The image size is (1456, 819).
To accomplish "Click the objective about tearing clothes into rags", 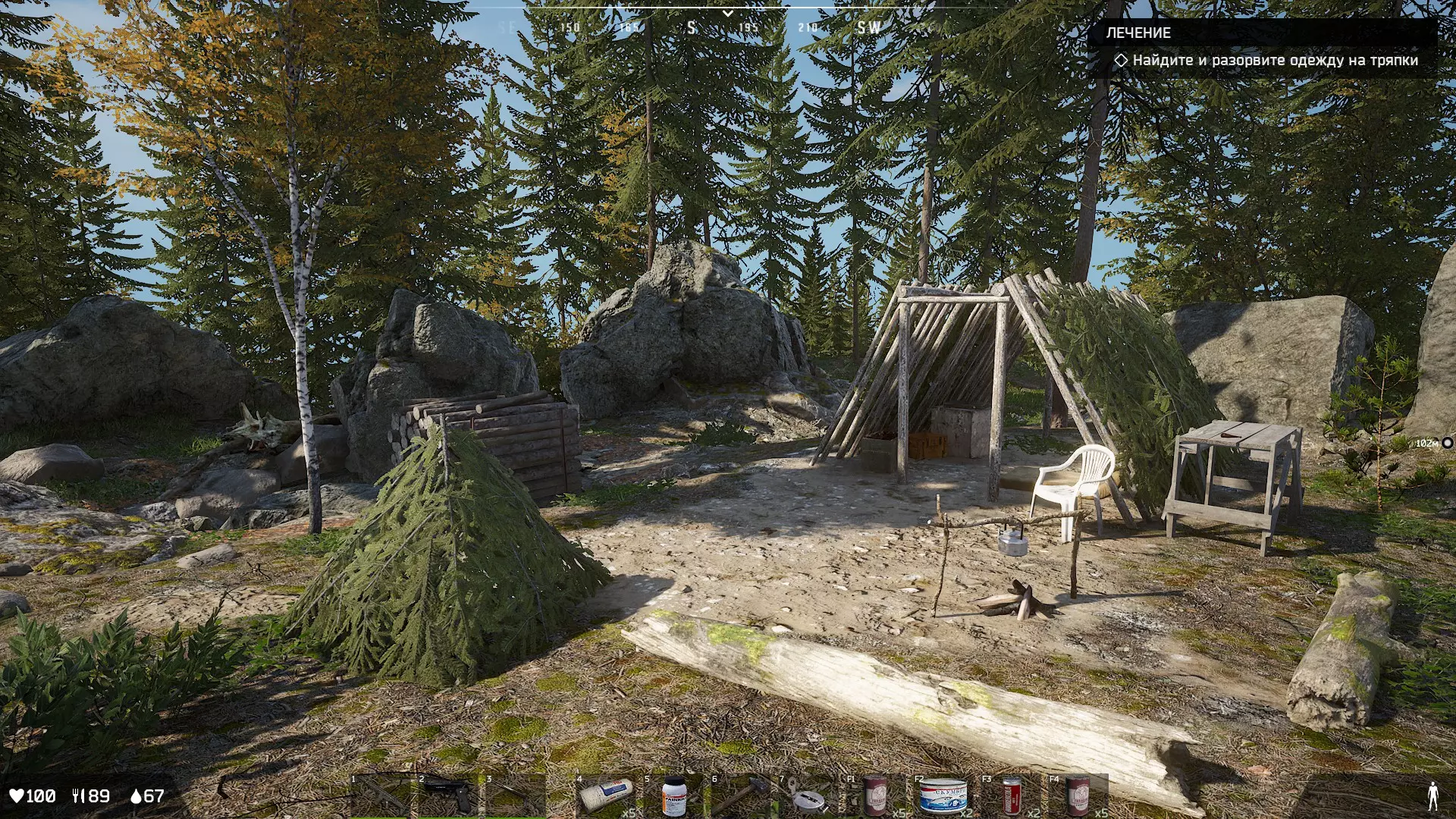I will (1274, 61).
